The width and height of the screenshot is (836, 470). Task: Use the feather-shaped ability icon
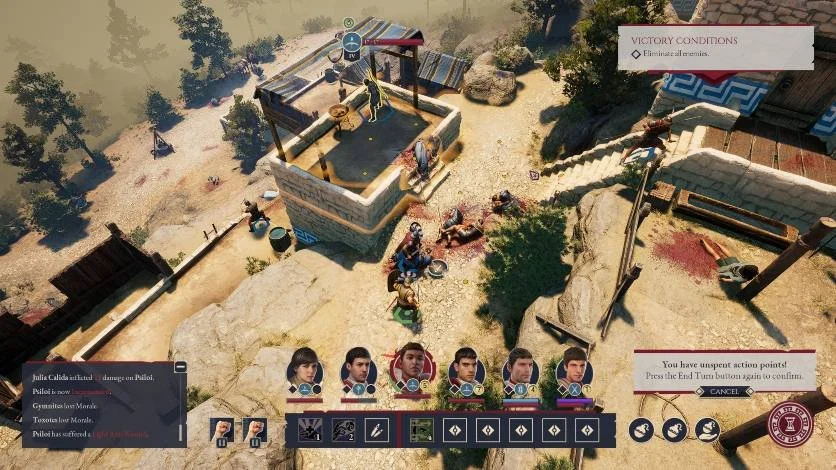[x=376, y=430]
